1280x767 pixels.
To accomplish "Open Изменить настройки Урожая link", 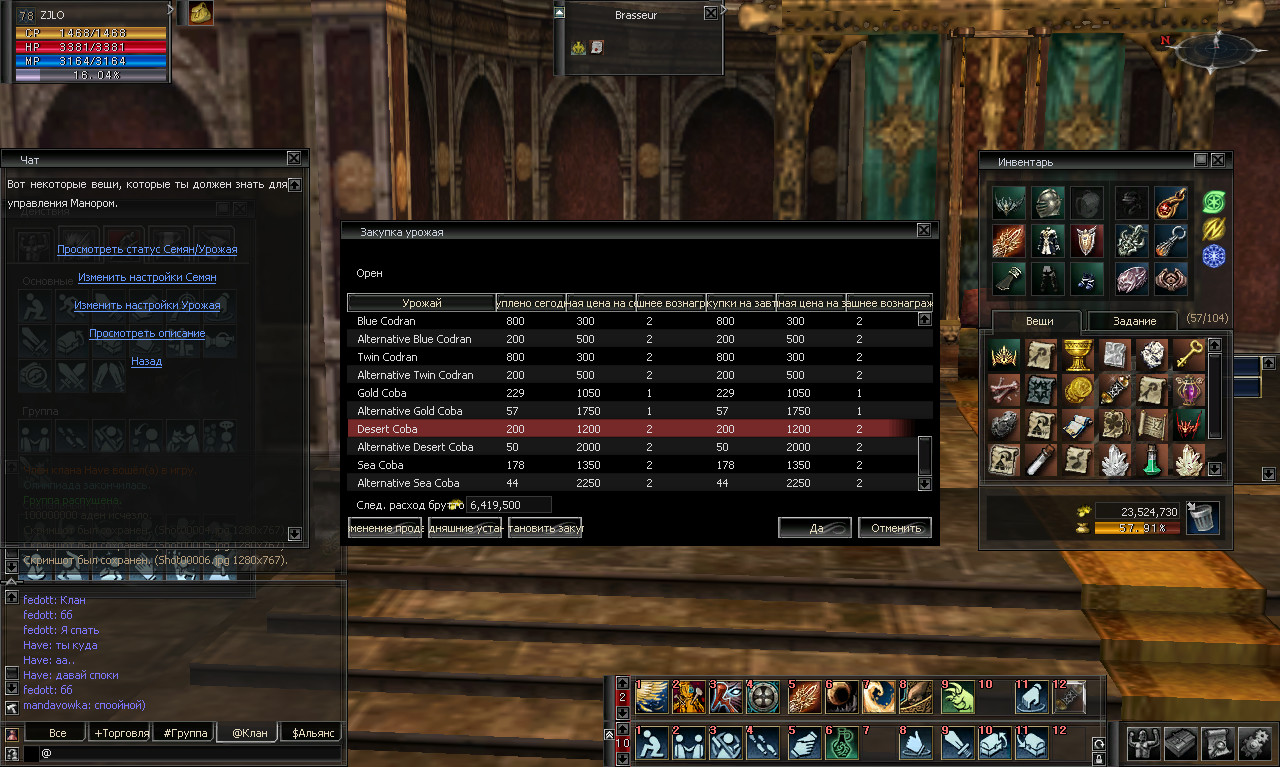I will [x=147, y=305].
